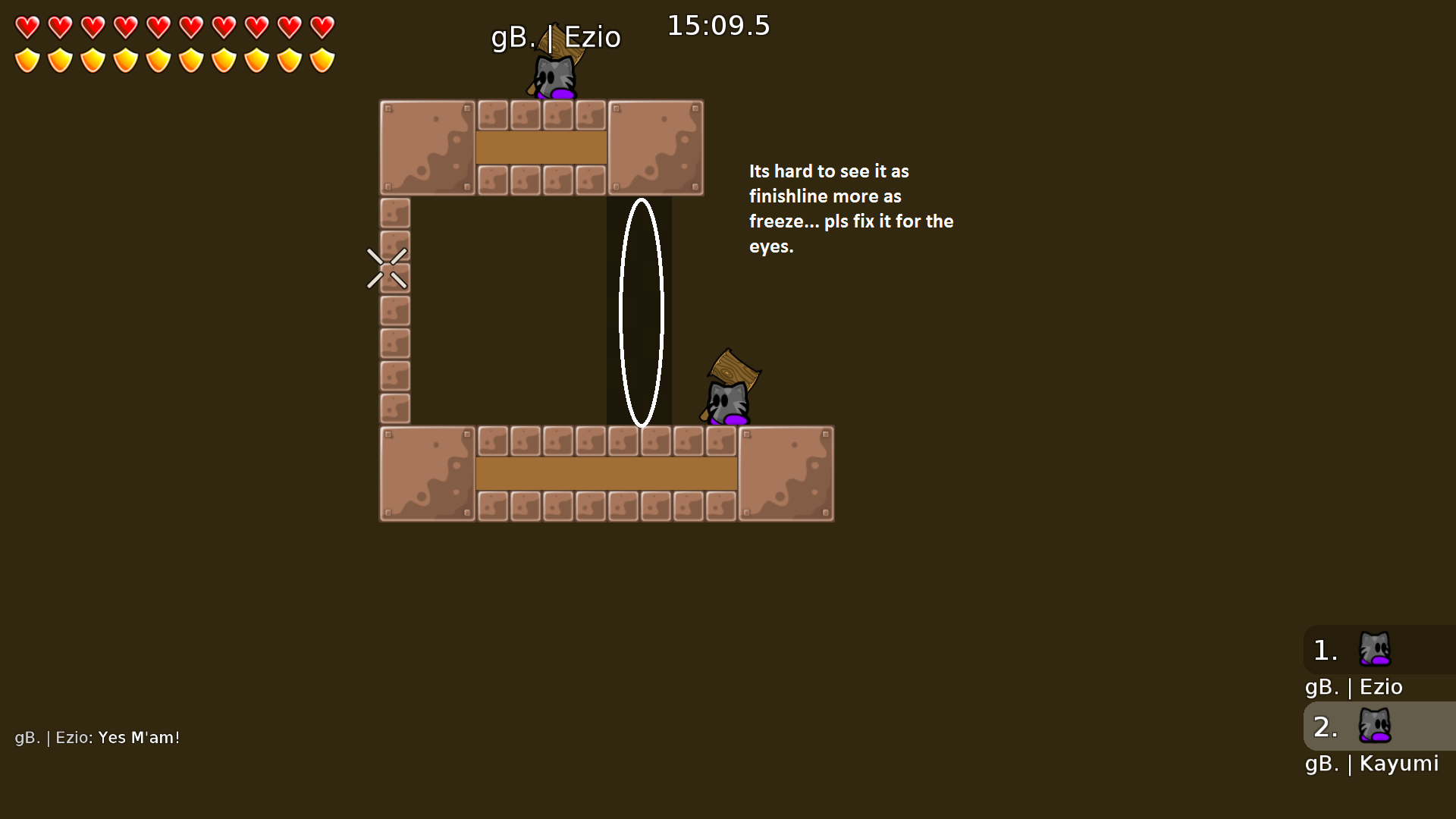Click the fifth heart in the health row
This screenshot has width=1456, height=819.
point(157,27)
